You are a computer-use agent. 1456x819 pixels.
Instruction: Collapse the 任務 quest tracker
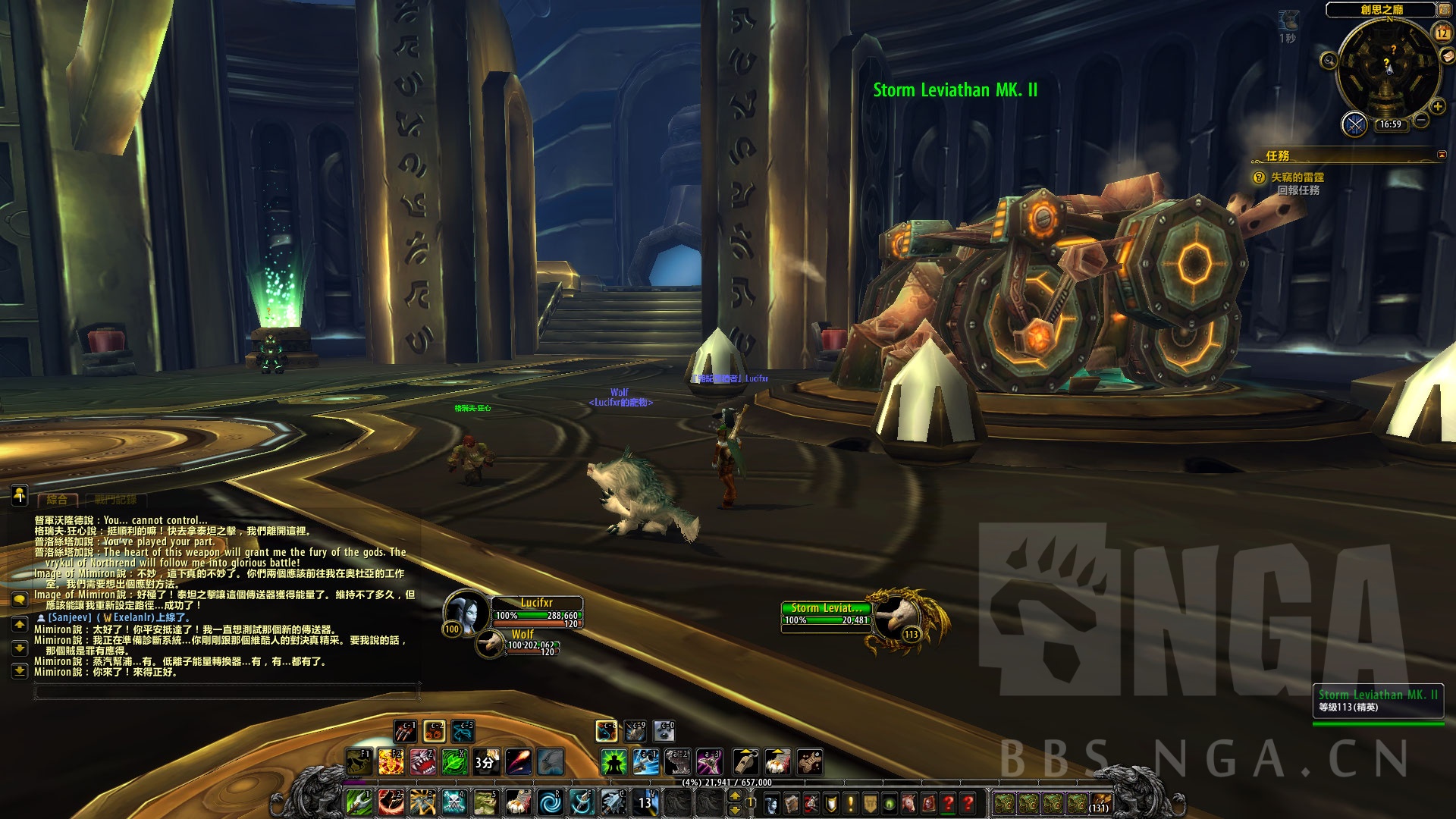tap(1442, 155)
